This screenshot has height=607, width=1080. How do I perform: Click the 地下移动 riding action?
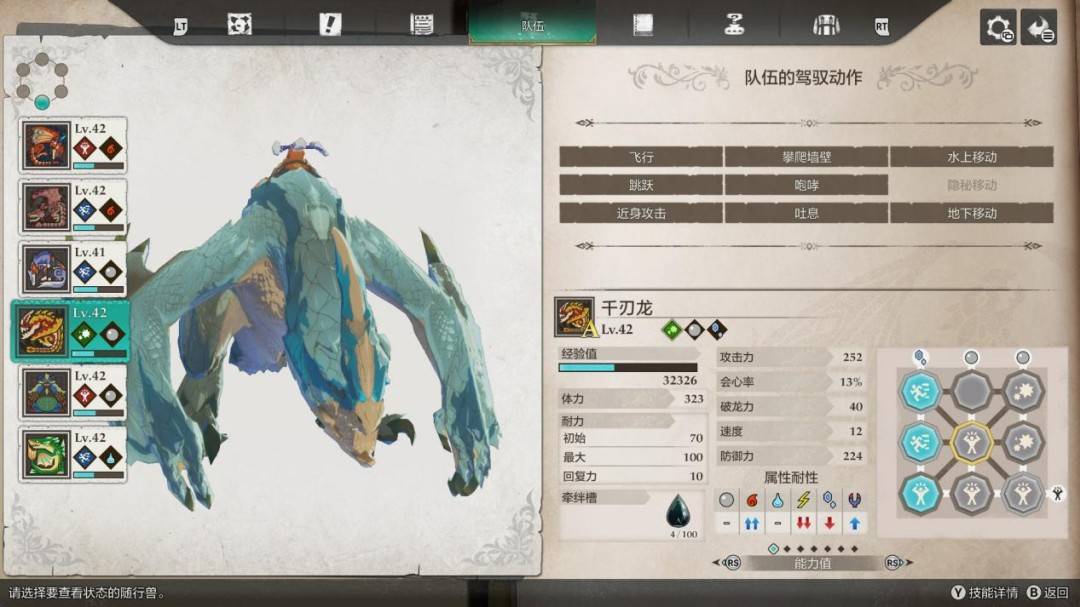(971, 213)
